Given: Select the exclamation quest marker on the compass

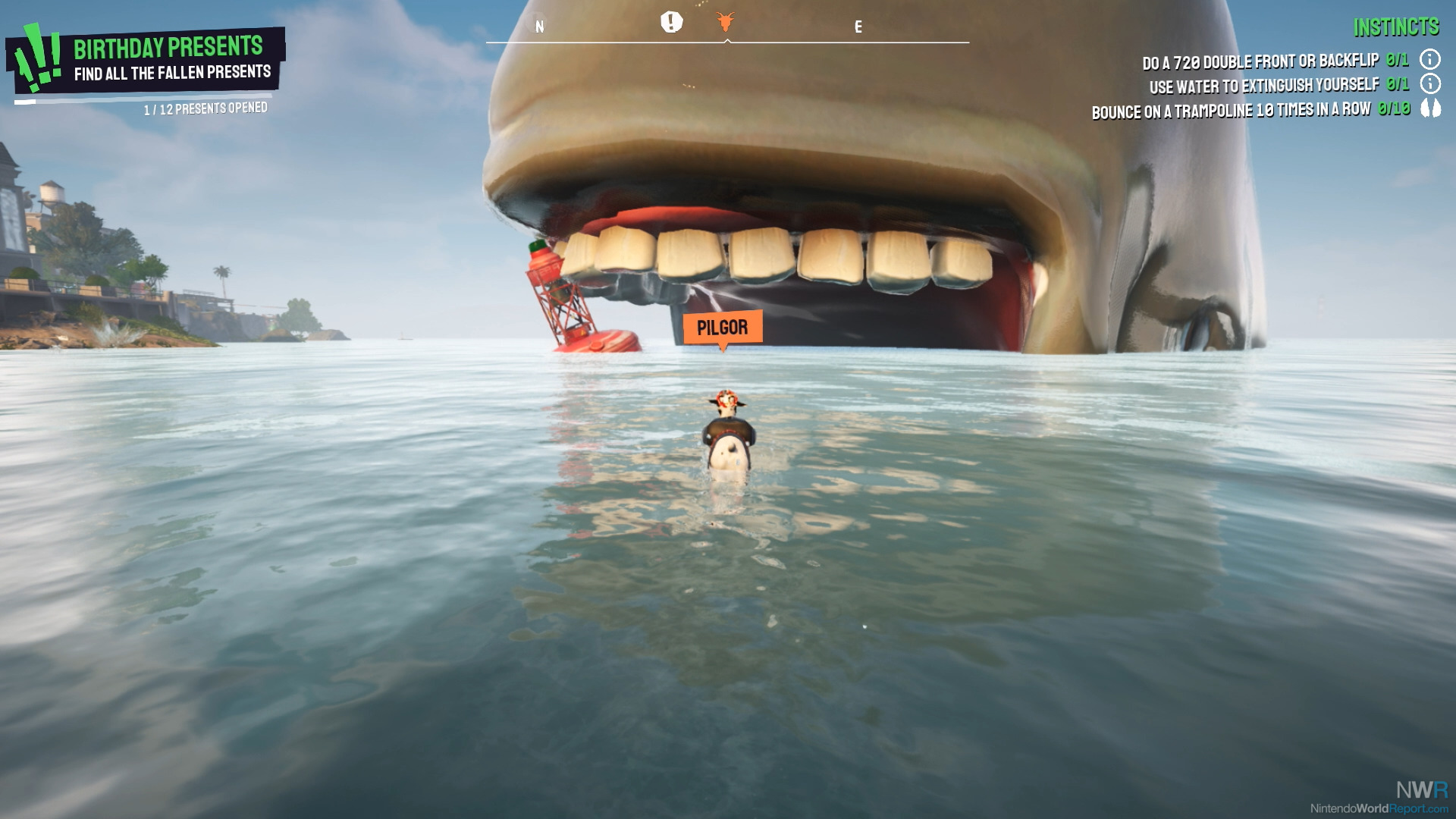Looking at the screenshot, I should click(671, 22).
